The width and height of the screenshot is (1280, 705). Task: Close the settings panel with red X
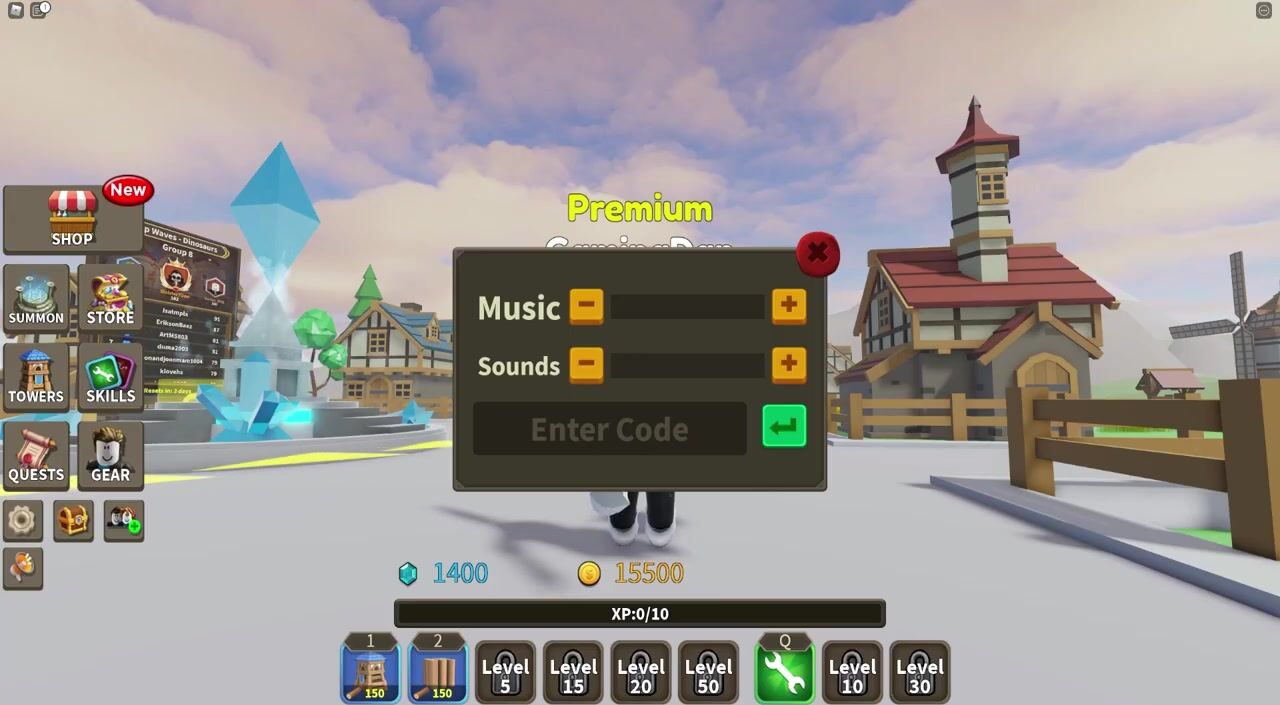817,254
